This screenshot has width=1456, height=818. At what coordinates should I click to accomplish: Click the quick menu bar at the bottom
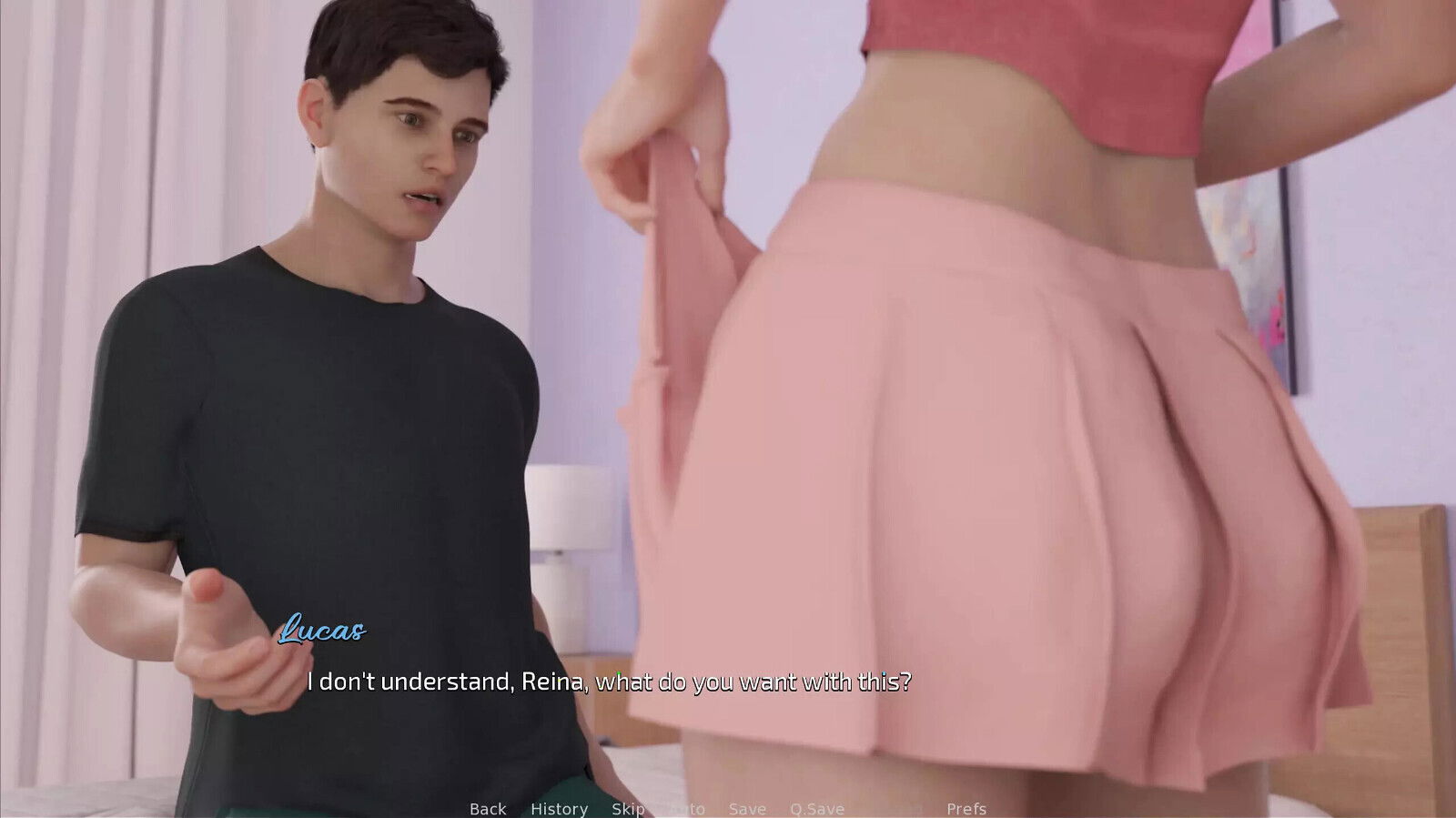click(x=728, y=808)
